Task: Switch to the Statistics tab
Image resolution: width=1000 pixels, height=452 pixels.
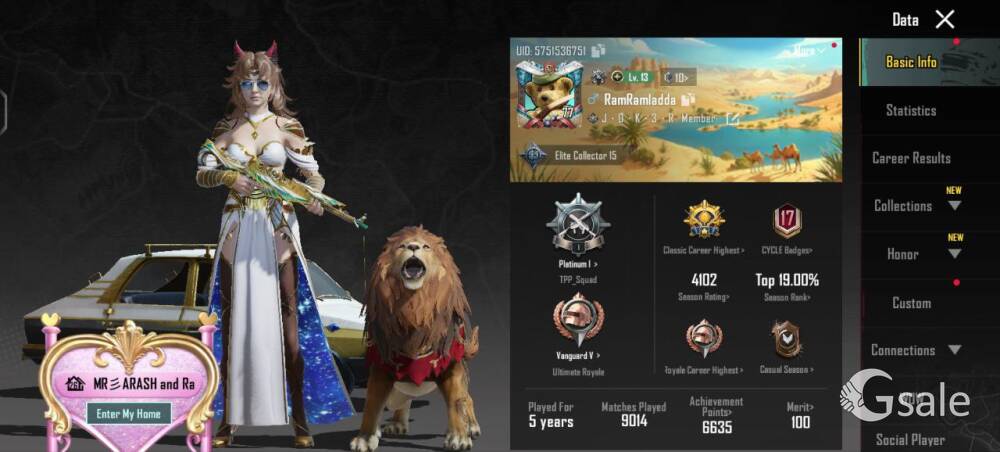Action: [x=911, y=110]
